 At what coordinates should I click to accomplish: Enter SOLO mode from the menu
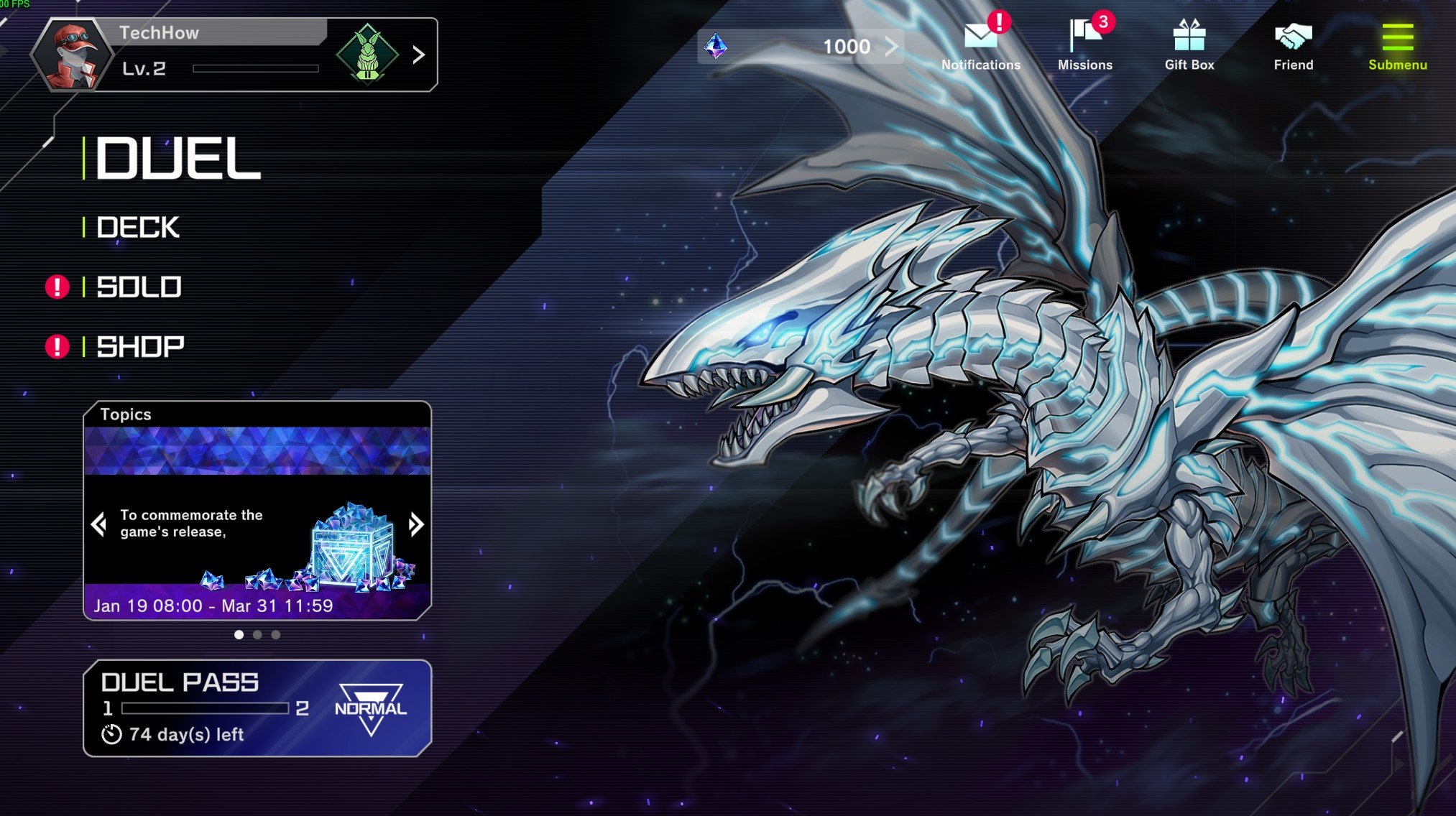[139, 287]
